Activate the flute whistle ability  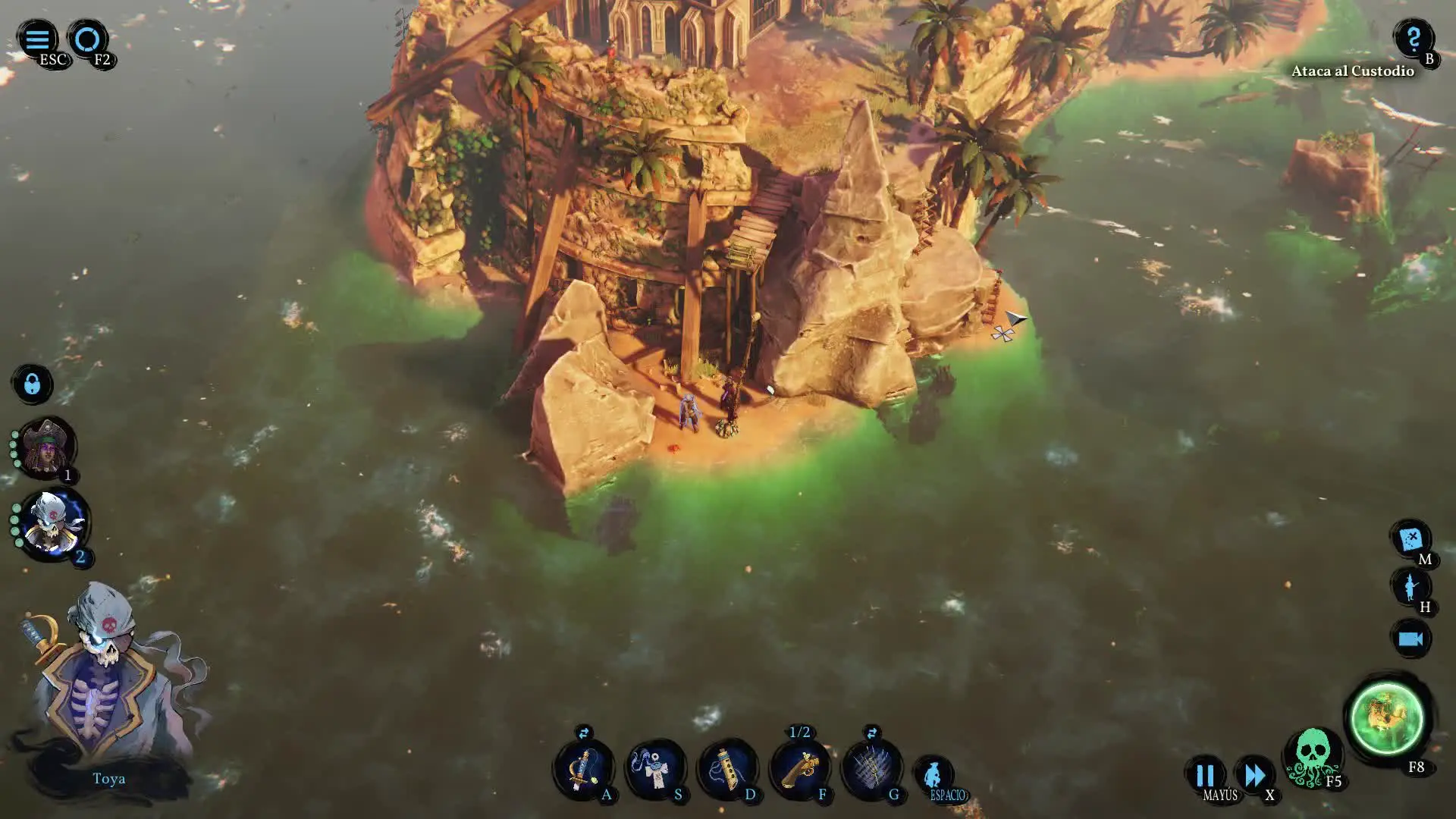point(727,769)
